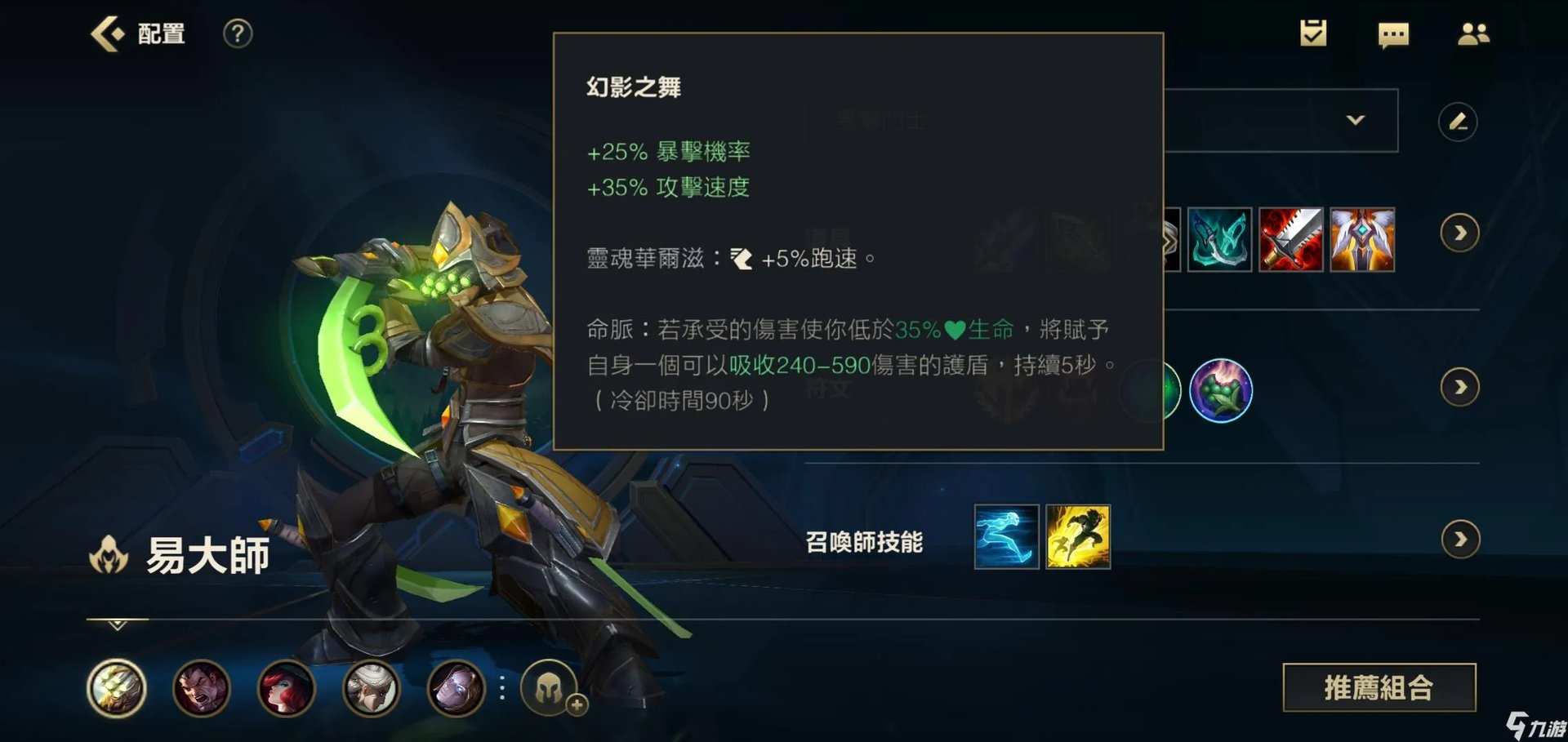Open the help question mark

[x=235, y=34]
